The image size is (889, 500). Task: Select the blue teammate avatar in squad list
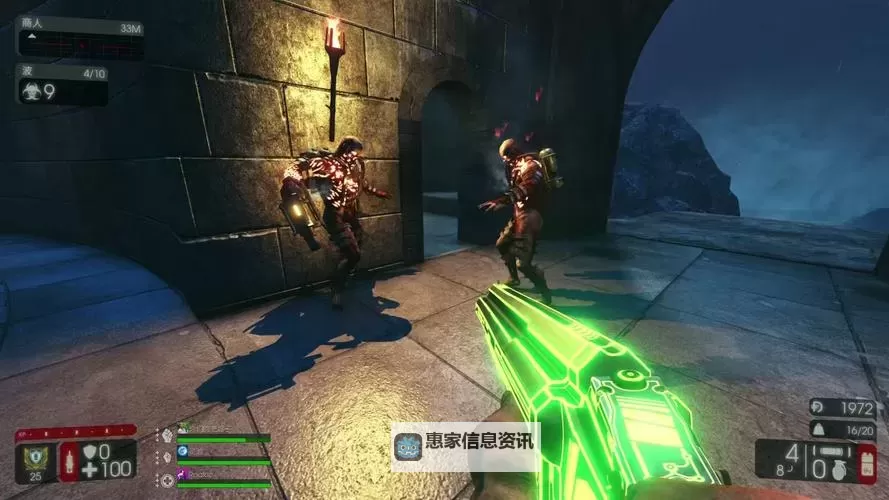tap(183, 452)
